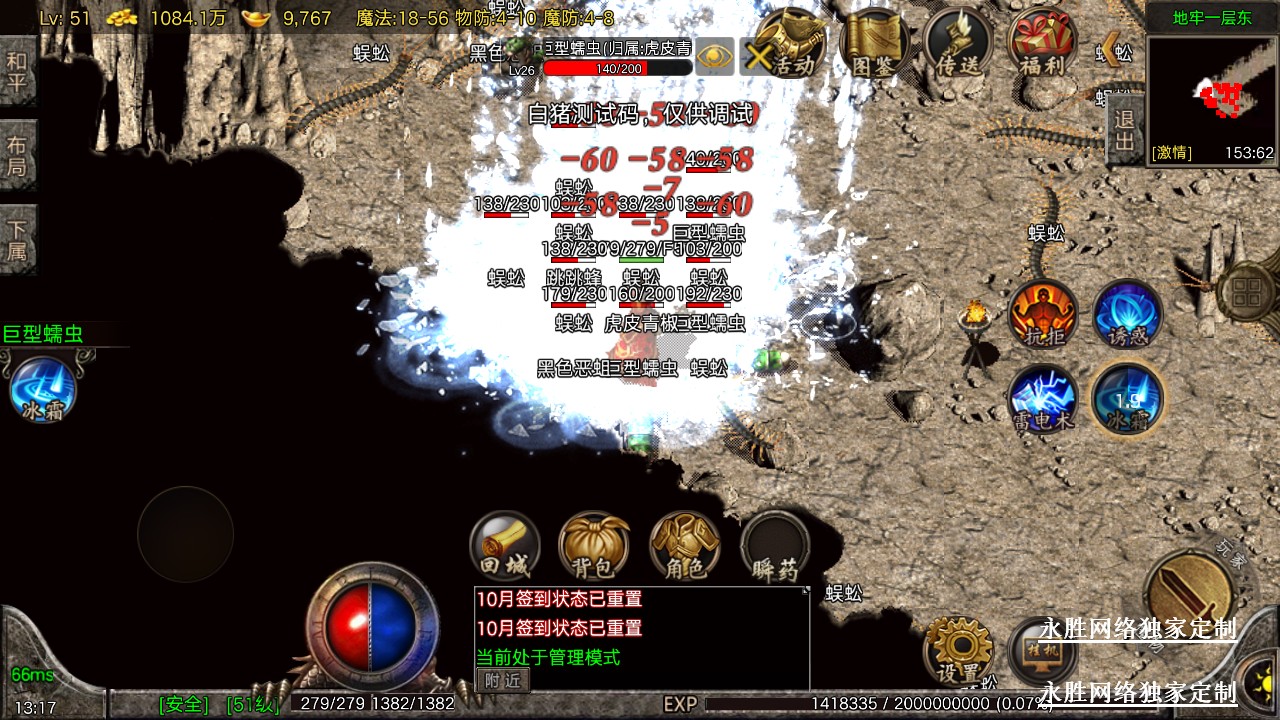Screen dimensions: 1280x720
Task: Click the 退出 exit button
Action: point(1124,131)
